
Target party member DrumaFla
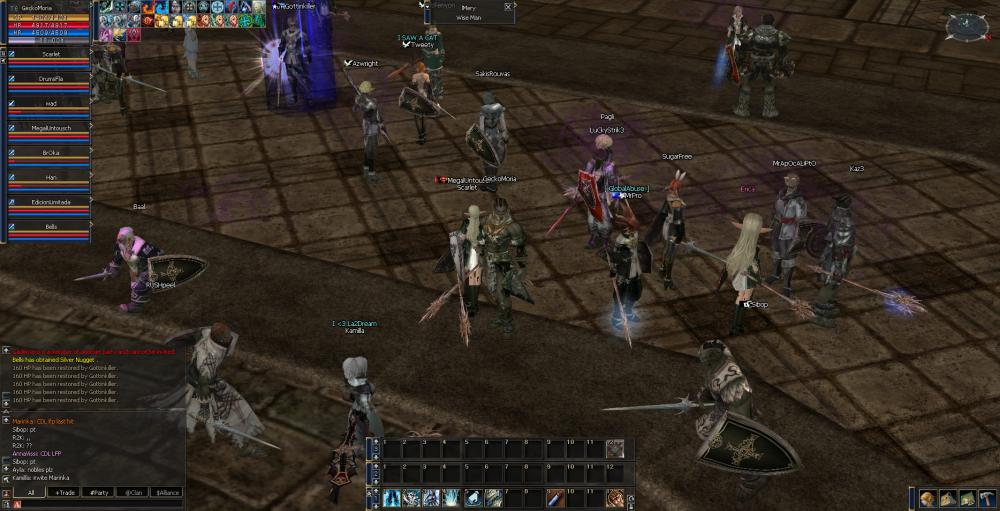point(51,78)
